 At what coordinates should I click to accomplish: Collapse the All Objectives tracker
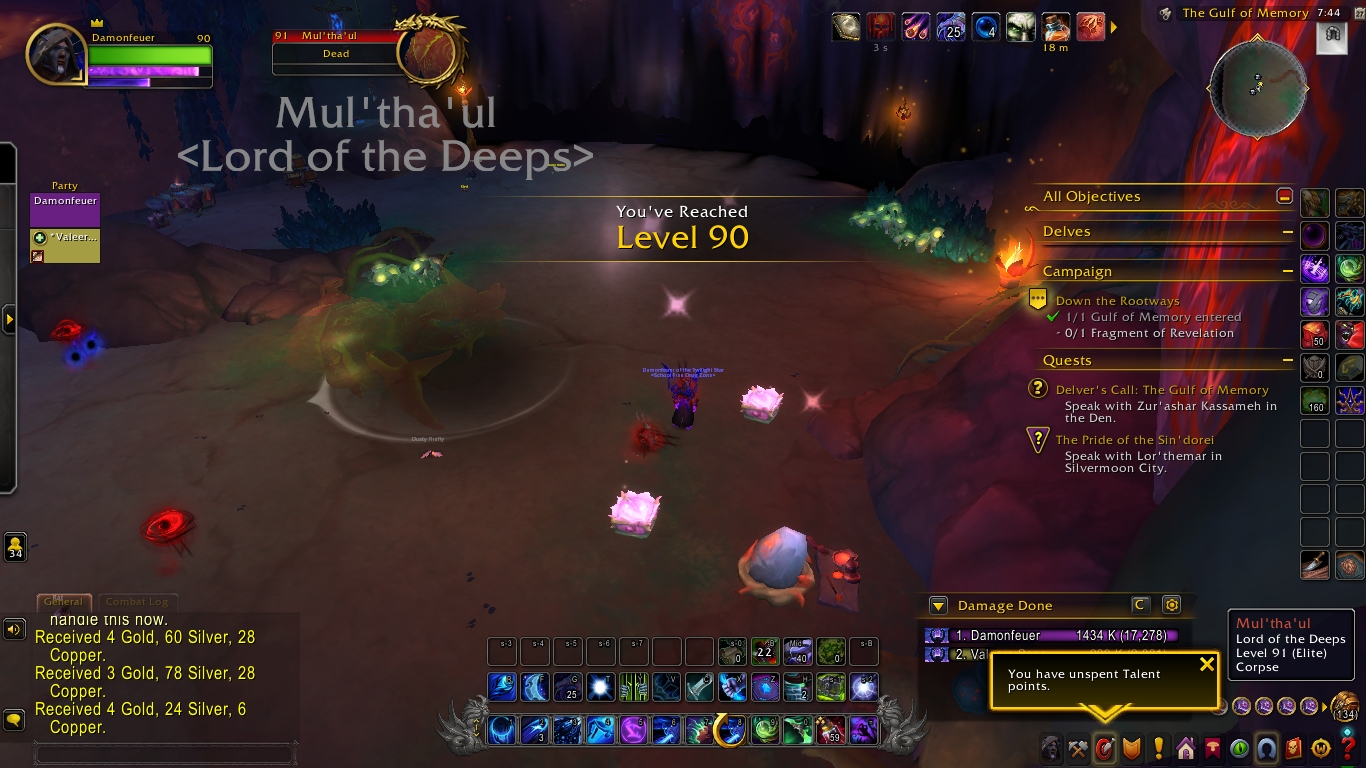1285,197
